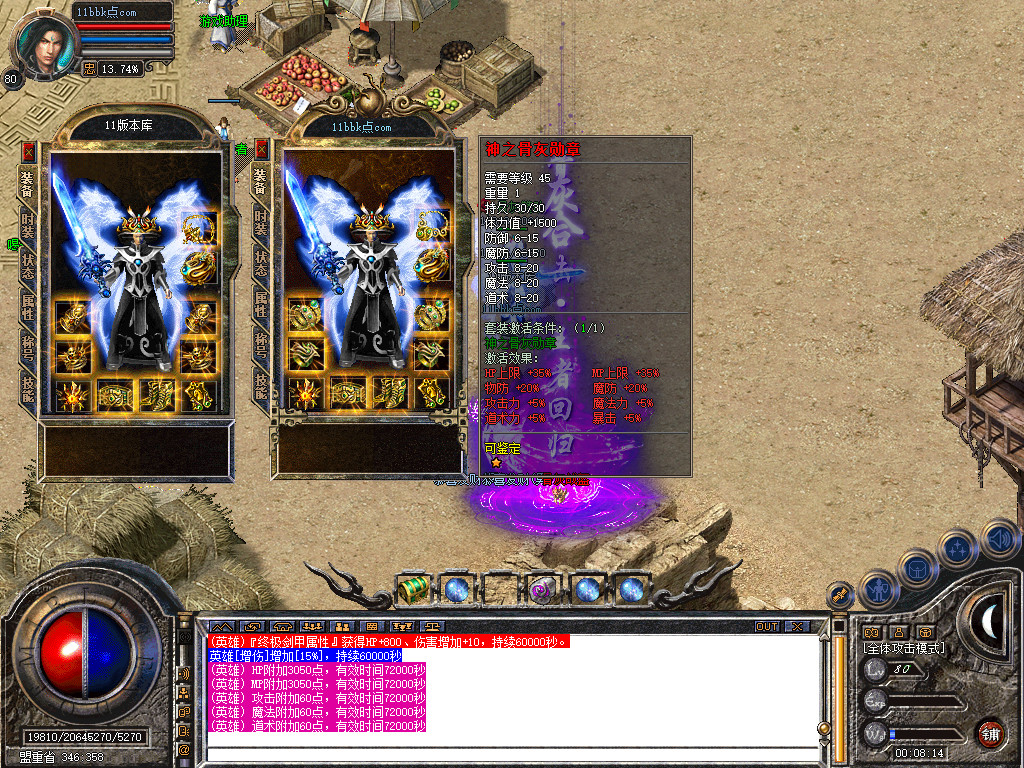The width and height of the screenshot is (1024, 768).
Task: Switch to 装备 tab in 11bbk点com panel
Action: pos(261,181)
